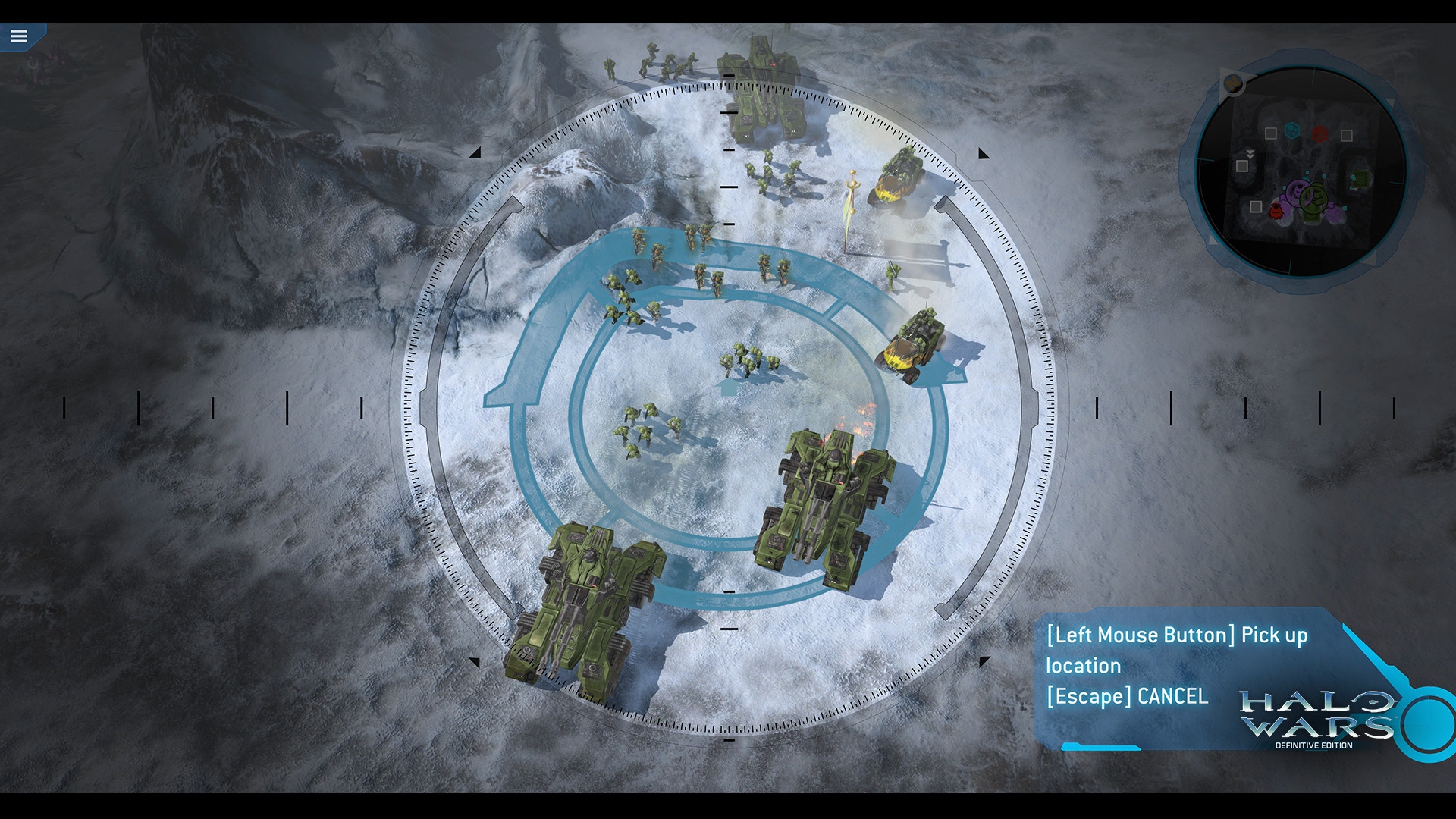The height and width of the screenshot is (819, 1456).
Task: Open the hamburger game menu
Action: click(x=19, y=35)
